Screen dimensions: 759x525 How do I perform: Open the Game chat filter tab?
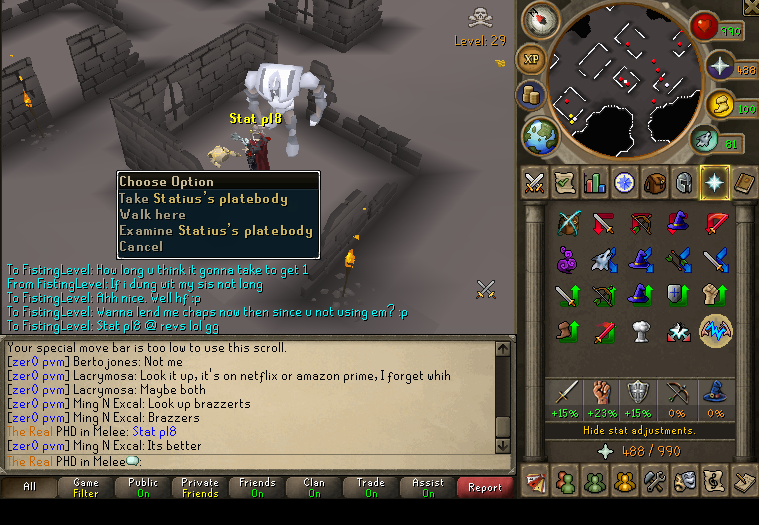pyautogui.click(x=86, y=488)
